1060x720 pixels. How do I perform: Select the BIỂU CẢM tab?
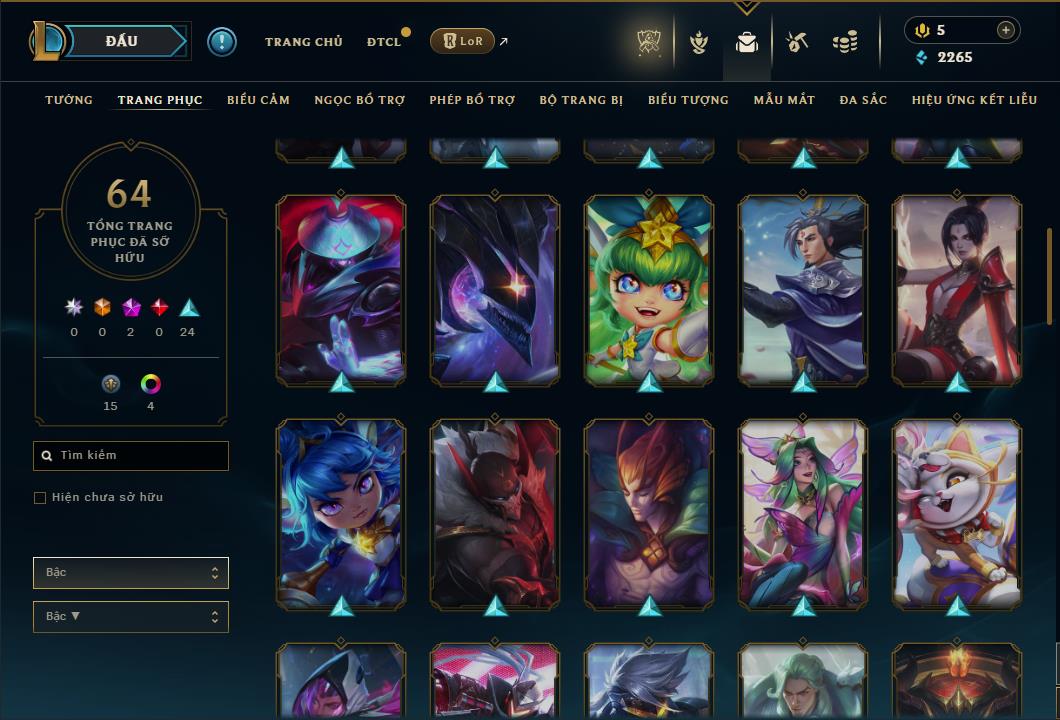[x=258, y=100]
